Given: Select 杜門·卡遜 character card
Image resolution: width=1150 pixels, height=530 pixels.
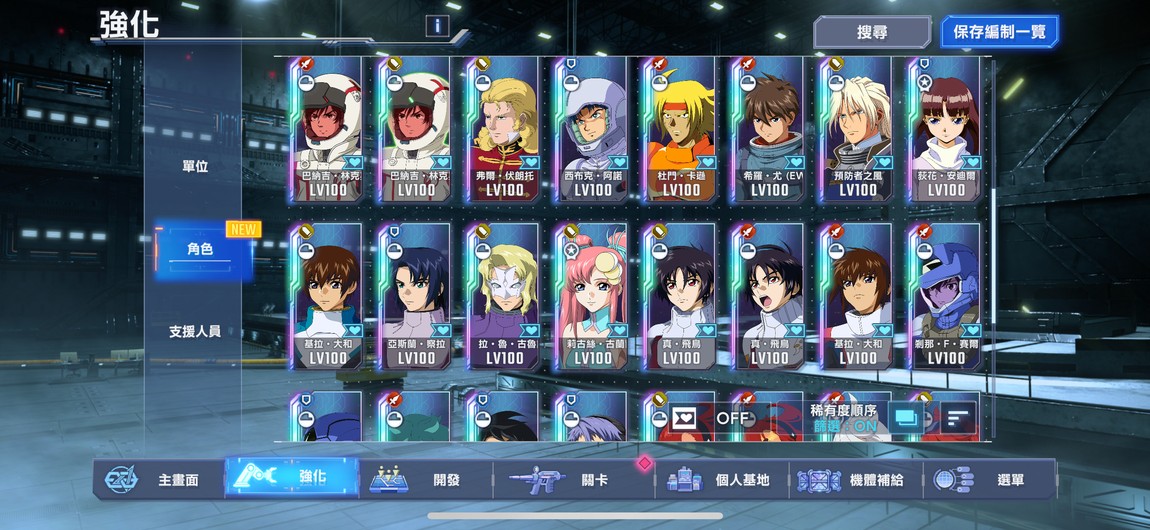Looking at the screenshot, I should (x=681, y=130).
